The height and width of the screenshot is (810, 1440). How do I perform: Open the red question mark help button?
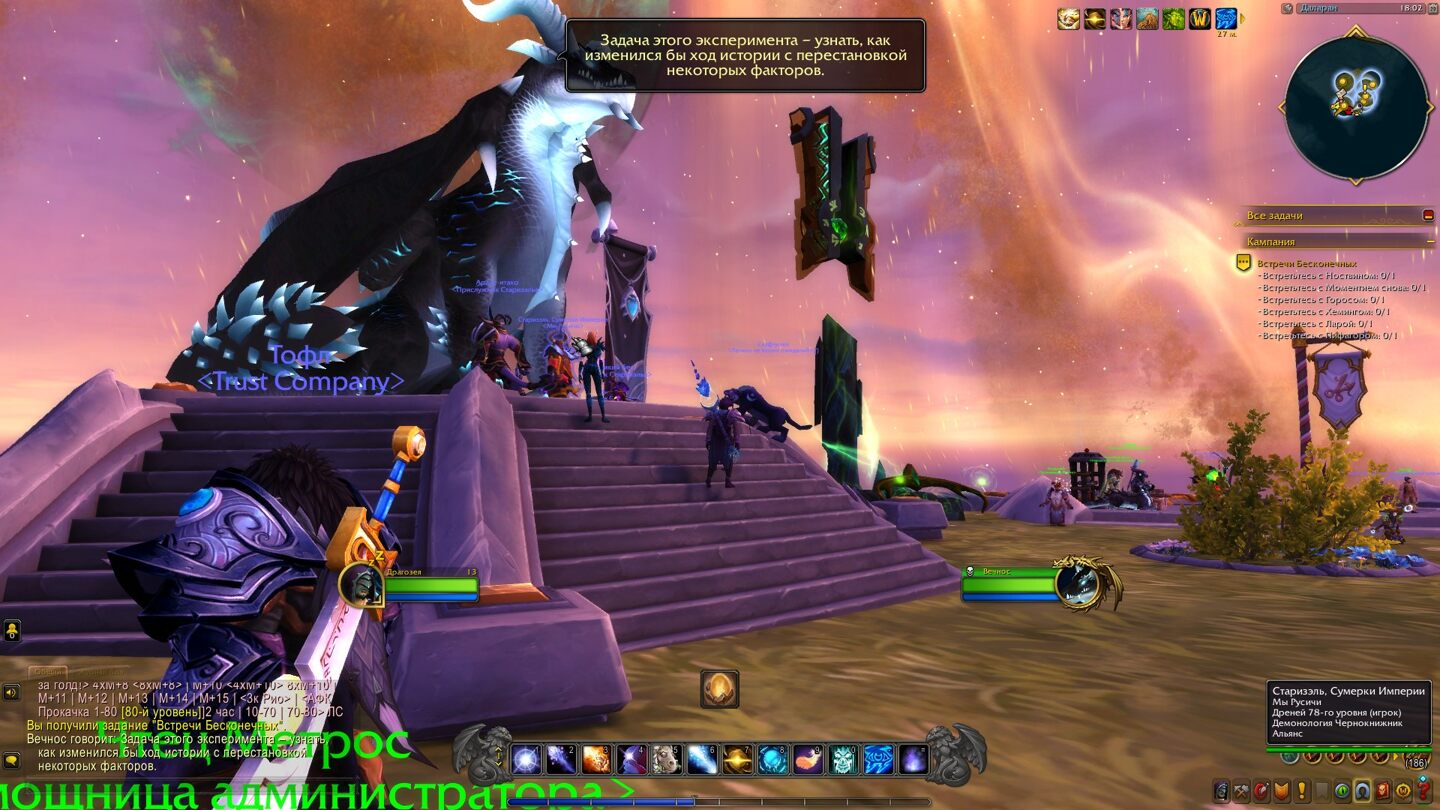1424,791
